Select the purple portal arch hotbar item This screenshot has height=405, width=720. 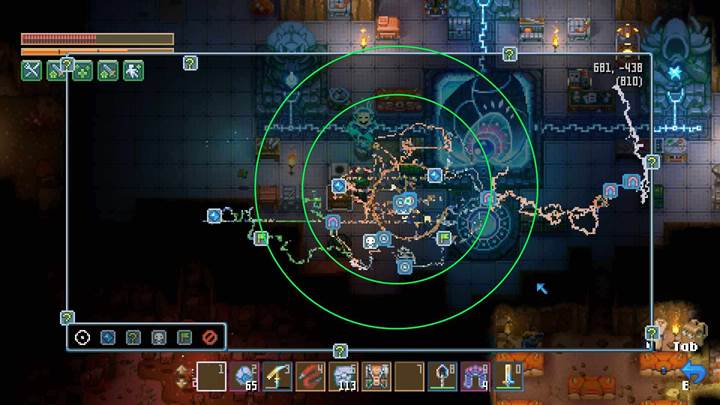pos(475,377)
